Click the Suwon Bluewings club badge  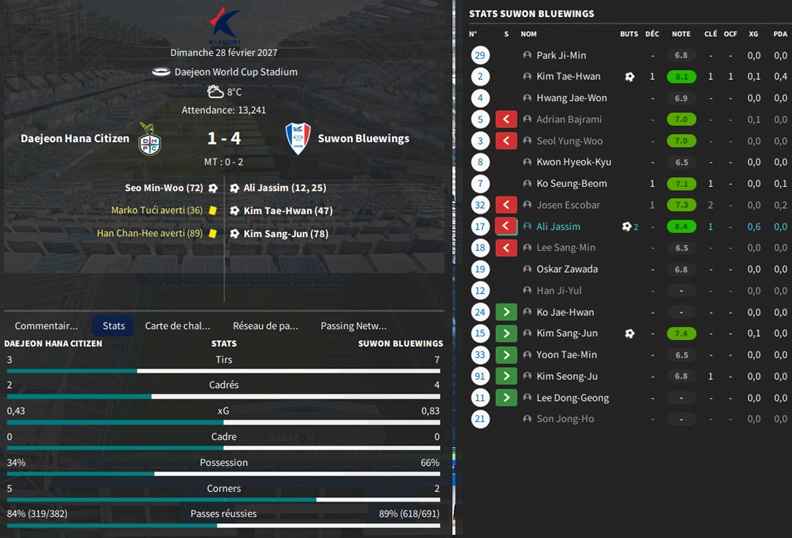click(x=298, y=138)
